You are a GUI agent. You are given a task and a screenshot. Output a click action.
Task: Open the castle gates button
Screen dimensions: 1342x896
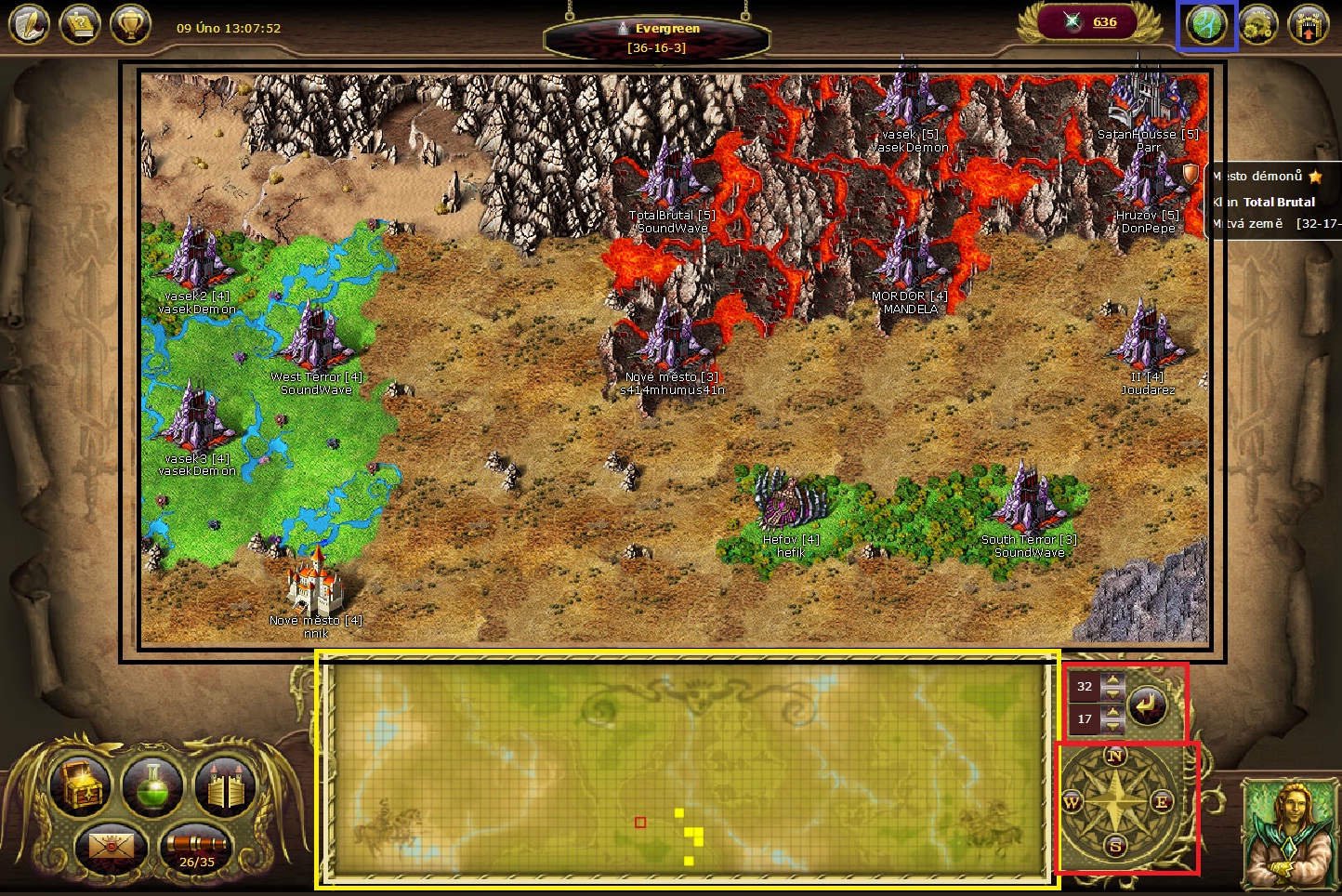pos(224,785)
